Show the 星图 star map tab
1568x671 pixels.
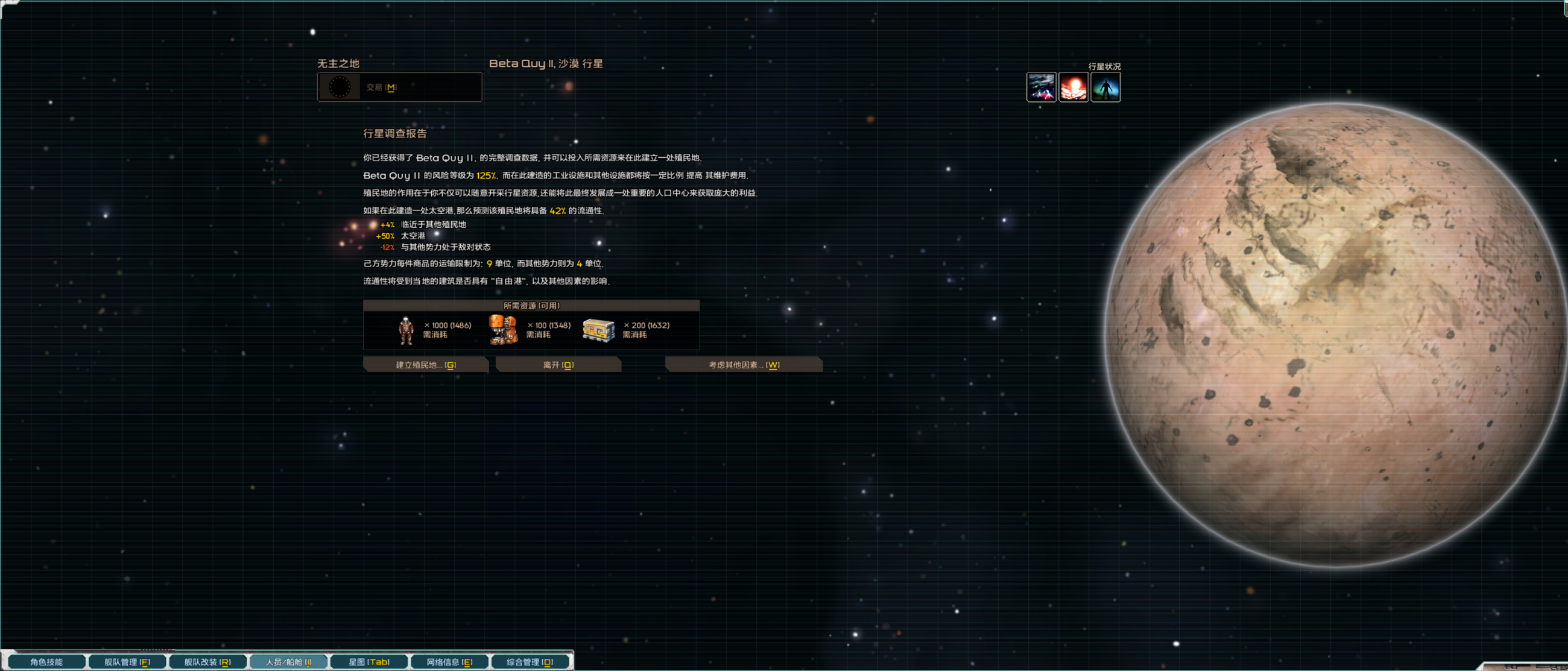tap(369, 661)
